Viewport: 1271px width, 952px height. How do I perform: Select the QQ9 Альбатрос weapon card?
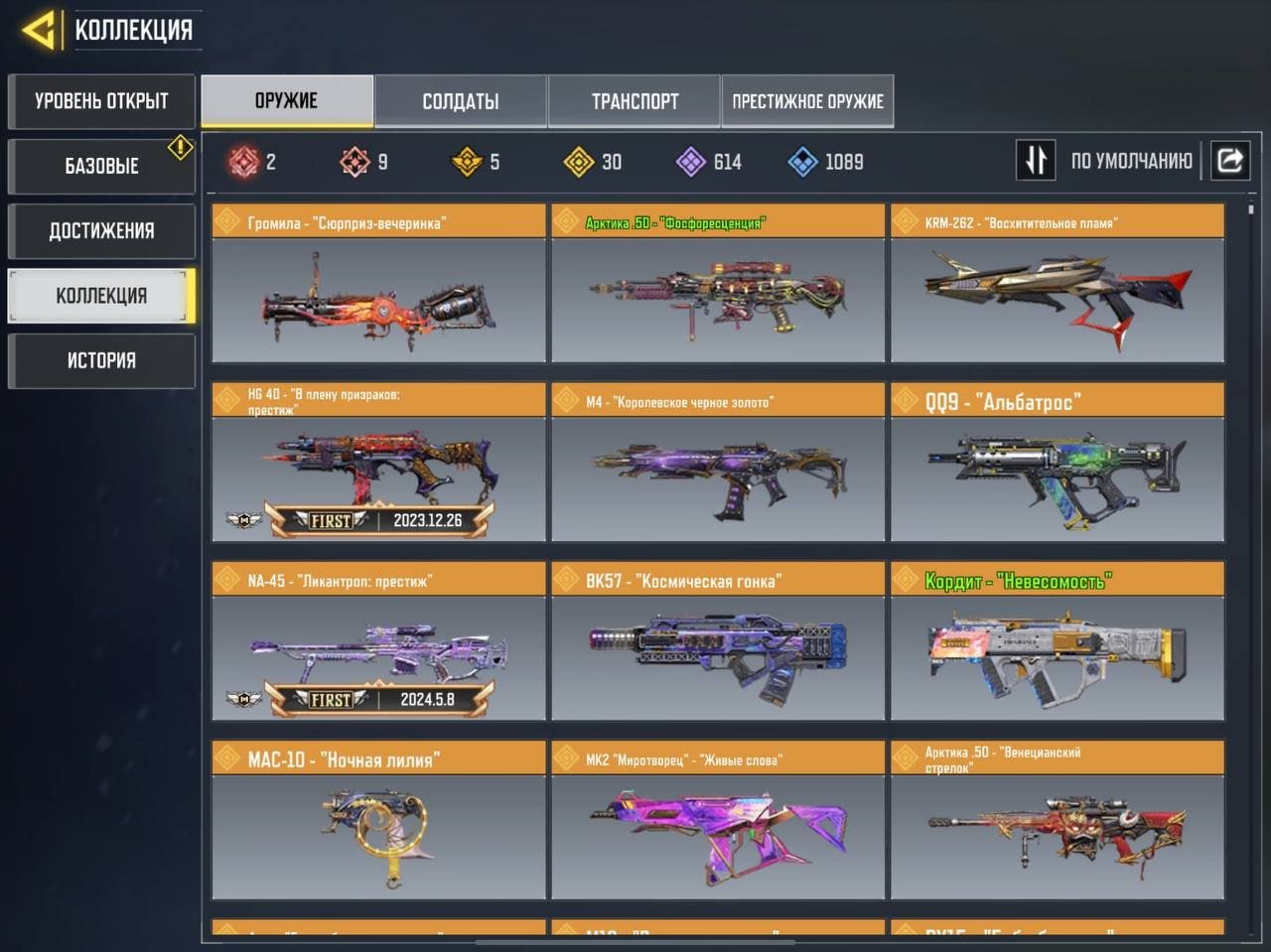coord(1058,463)
